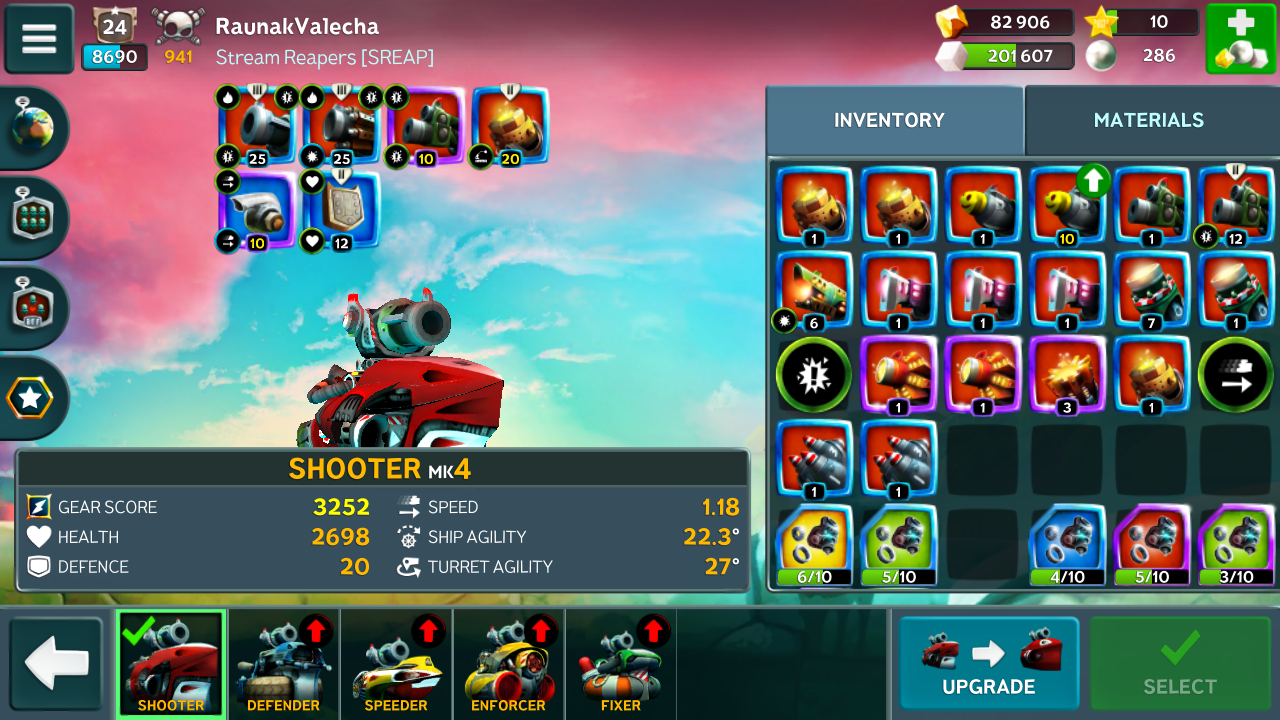Choose the Speeder ship
The height and width of the screenshot is (720, 1280).
pyautogui.click(x=396, y=663)
